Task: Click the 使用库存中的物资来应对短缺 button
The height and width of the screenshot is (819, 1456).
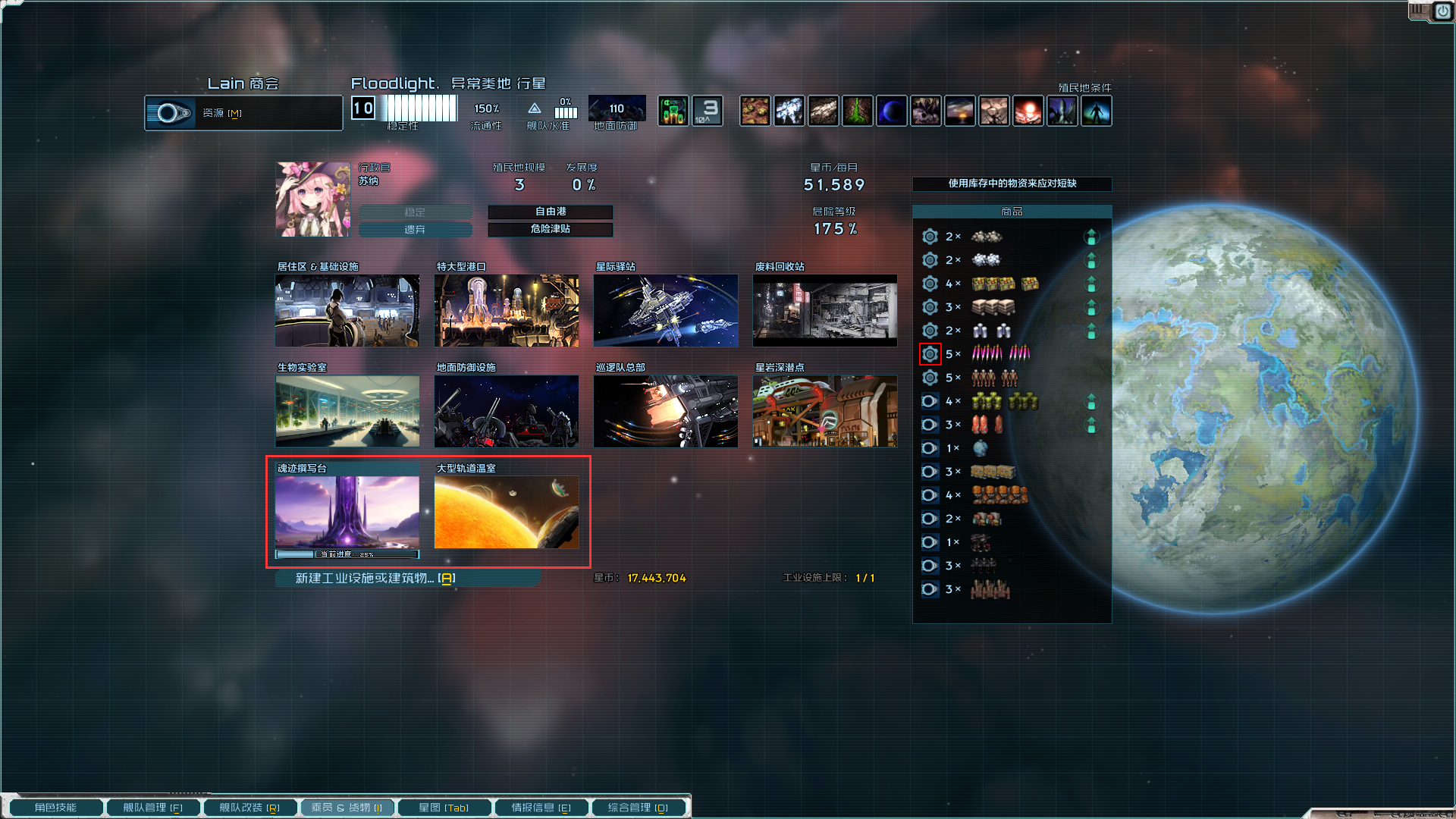Action: (1012, 184)
